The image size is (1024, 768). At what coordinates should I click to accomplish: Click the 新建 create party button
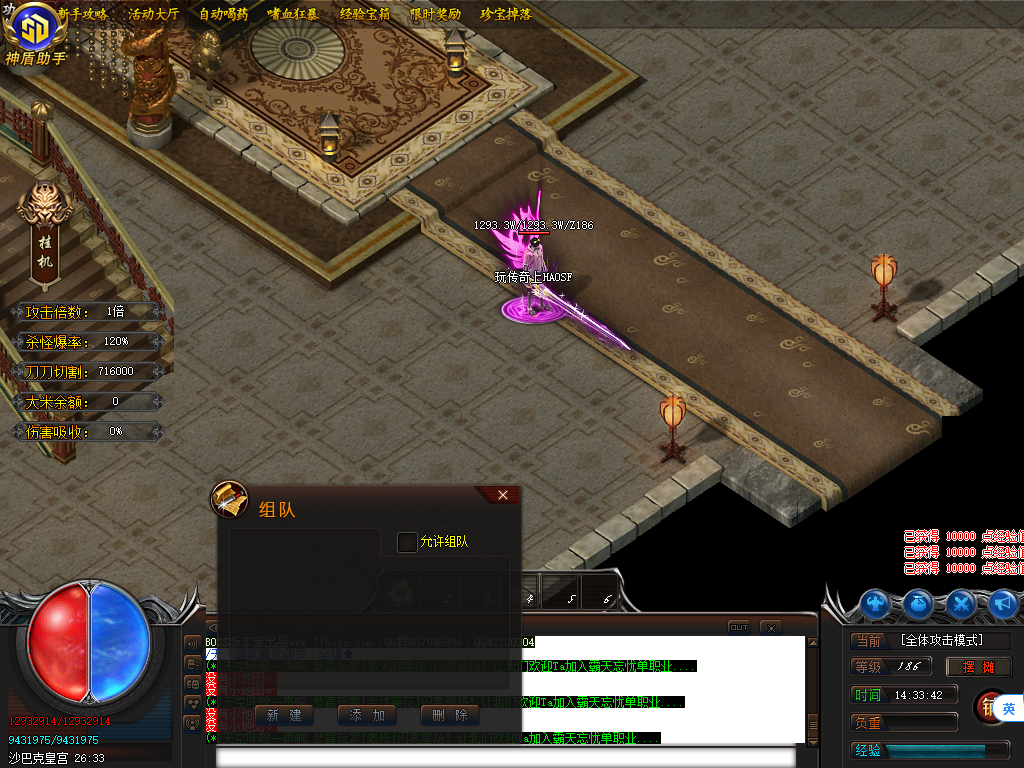pos(284,715)
